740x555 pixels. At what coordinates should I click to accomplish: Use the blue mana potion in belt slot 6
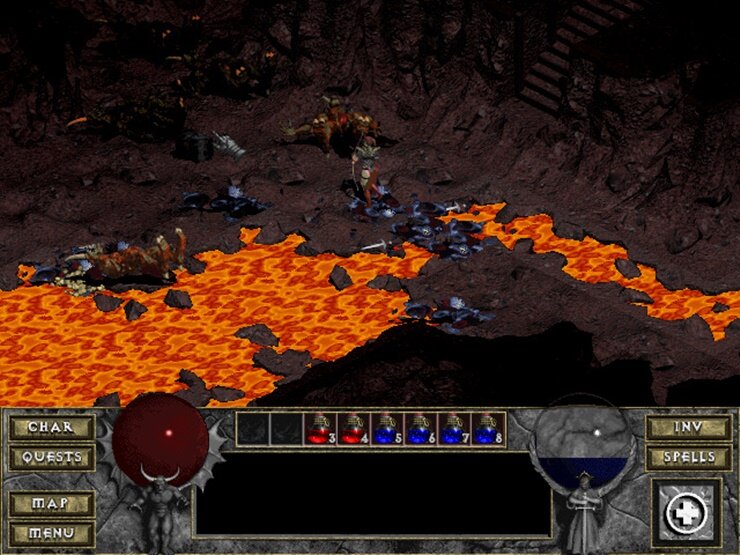pos(421,430)
